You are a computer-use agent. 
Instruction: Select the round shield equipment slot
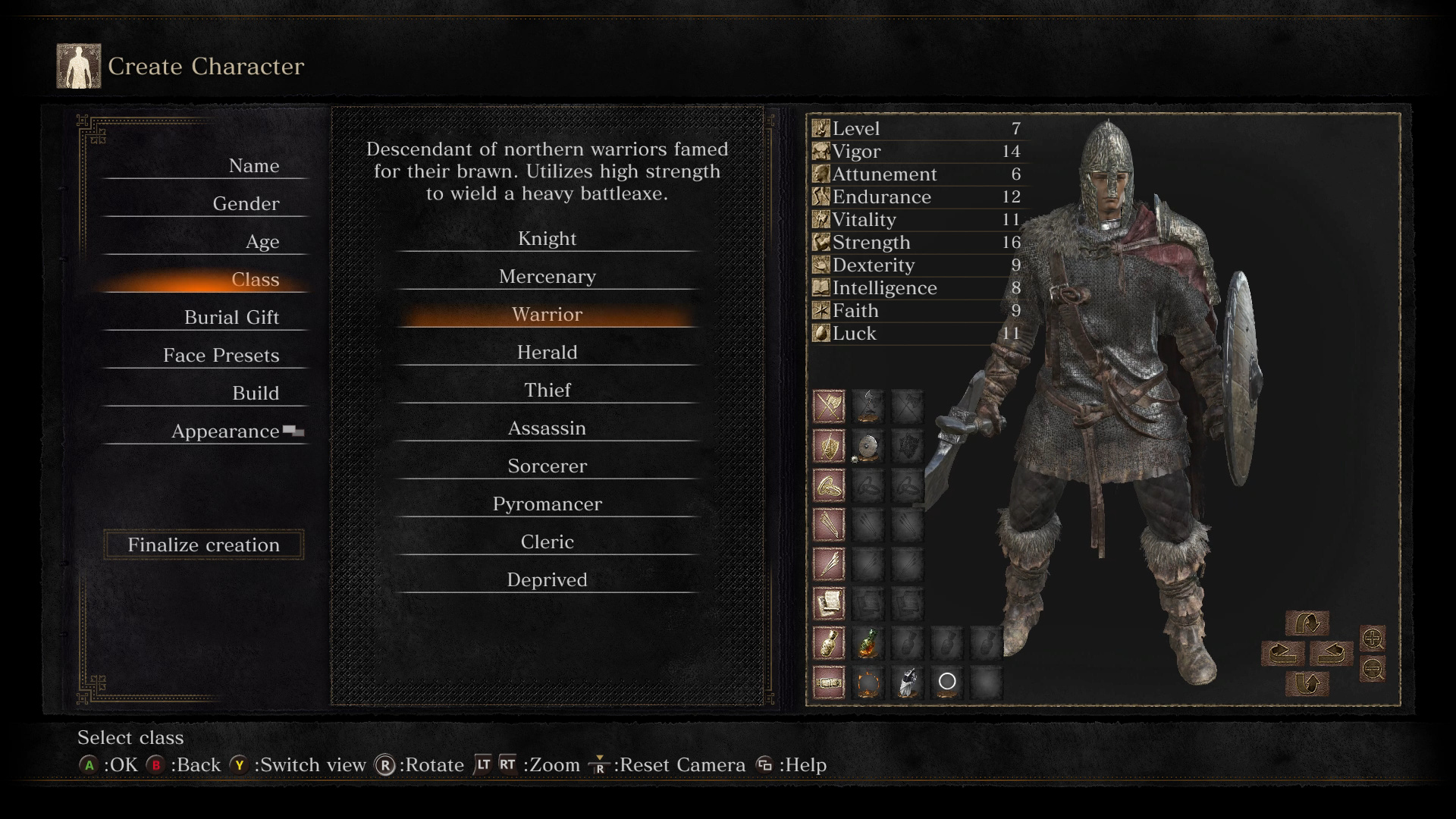click(868, 447)
